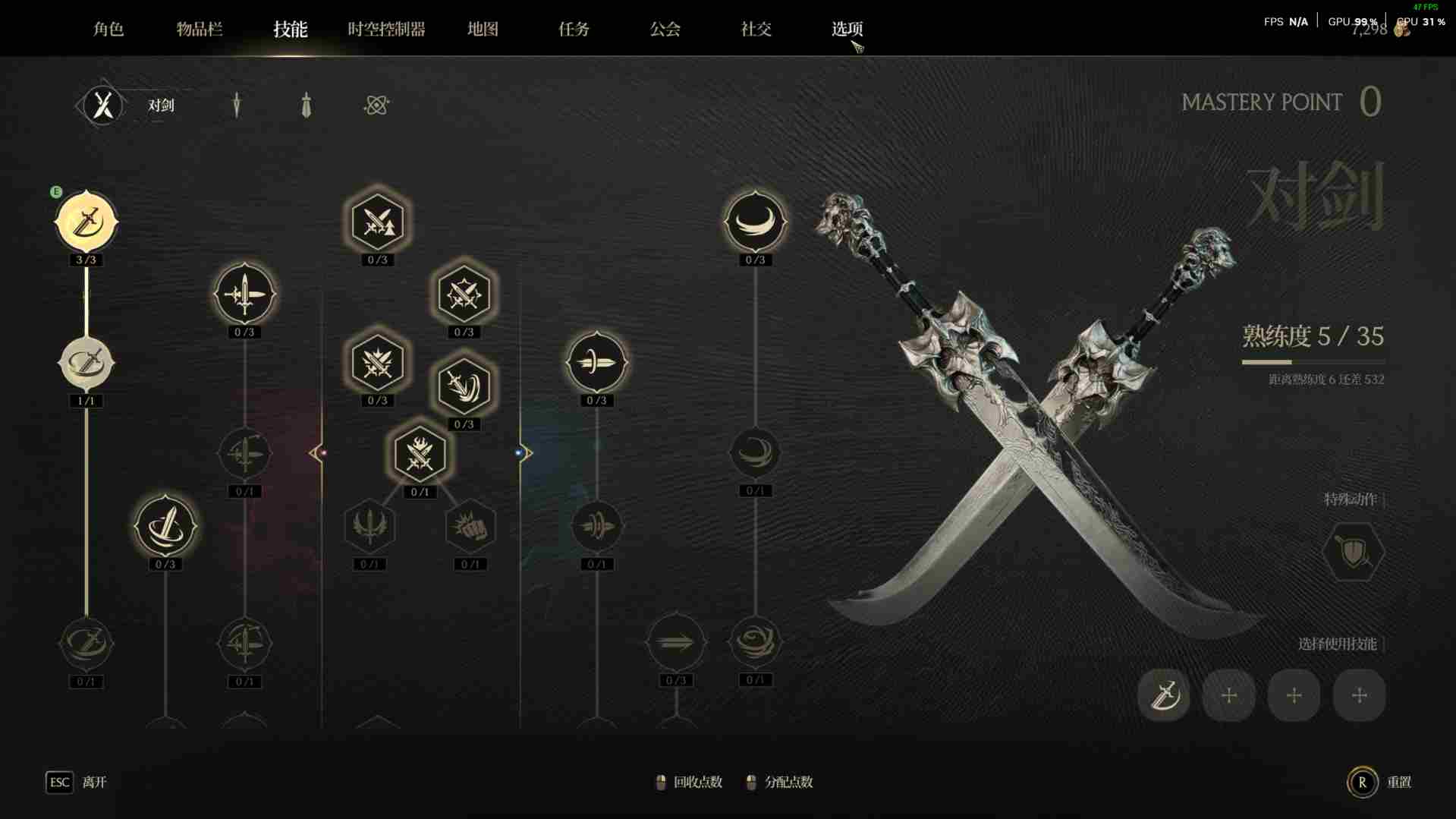
Task: Select the equipped sword skill in 选择使用技能
Action: click(x=1163, y=695)
